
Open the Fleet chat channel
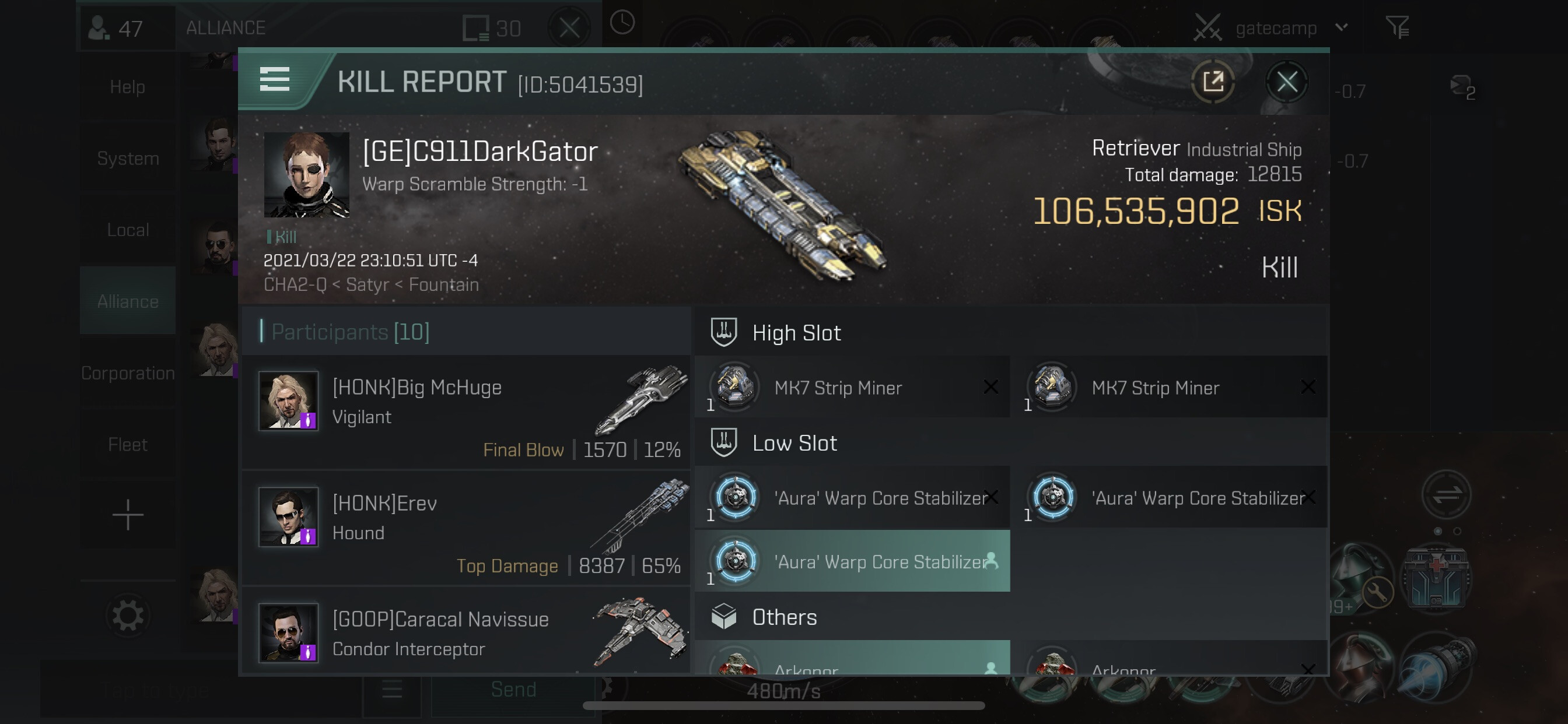127,445
